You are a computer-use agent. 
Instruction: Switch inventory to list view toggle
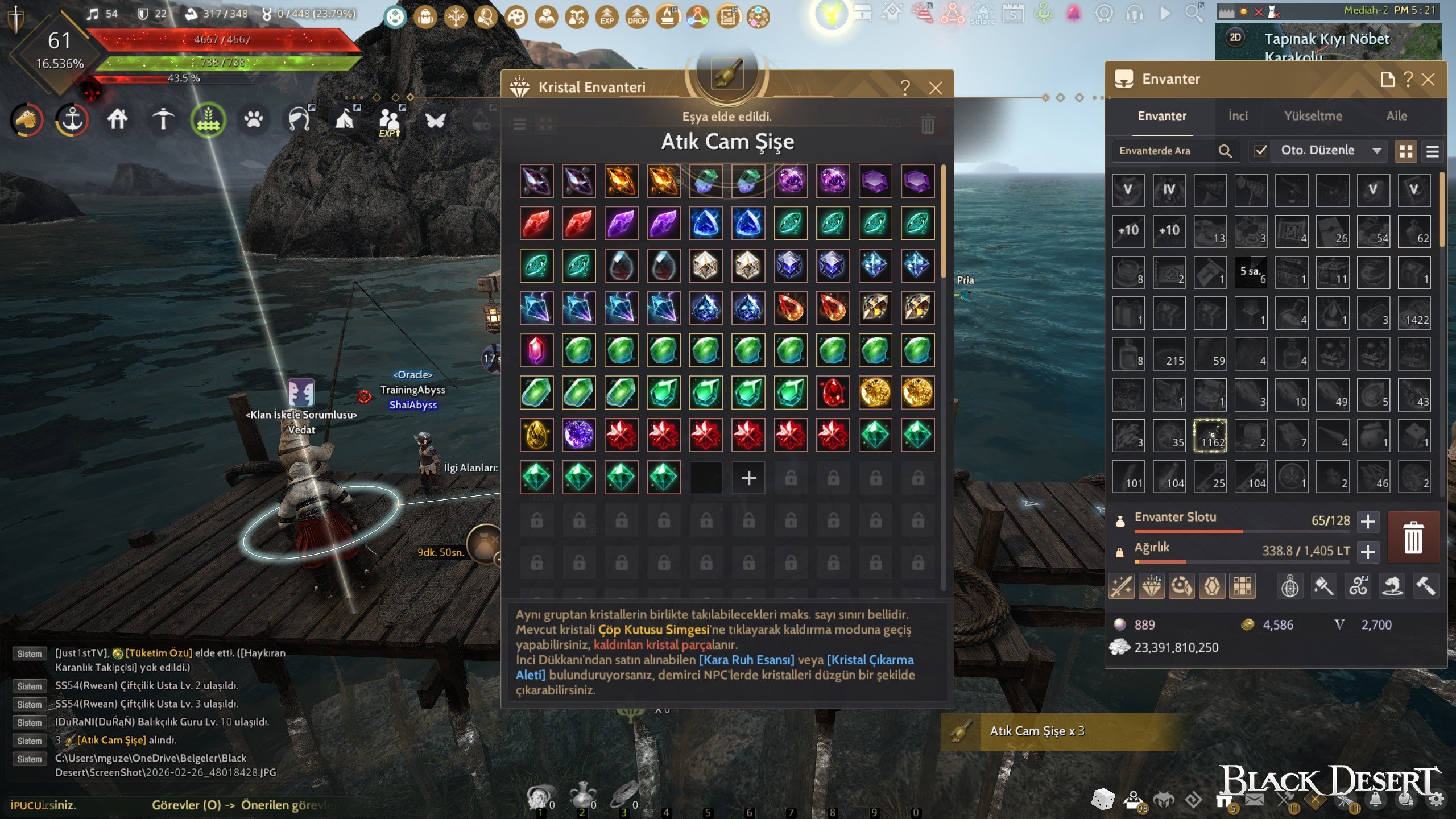[x=1433, y=151]
